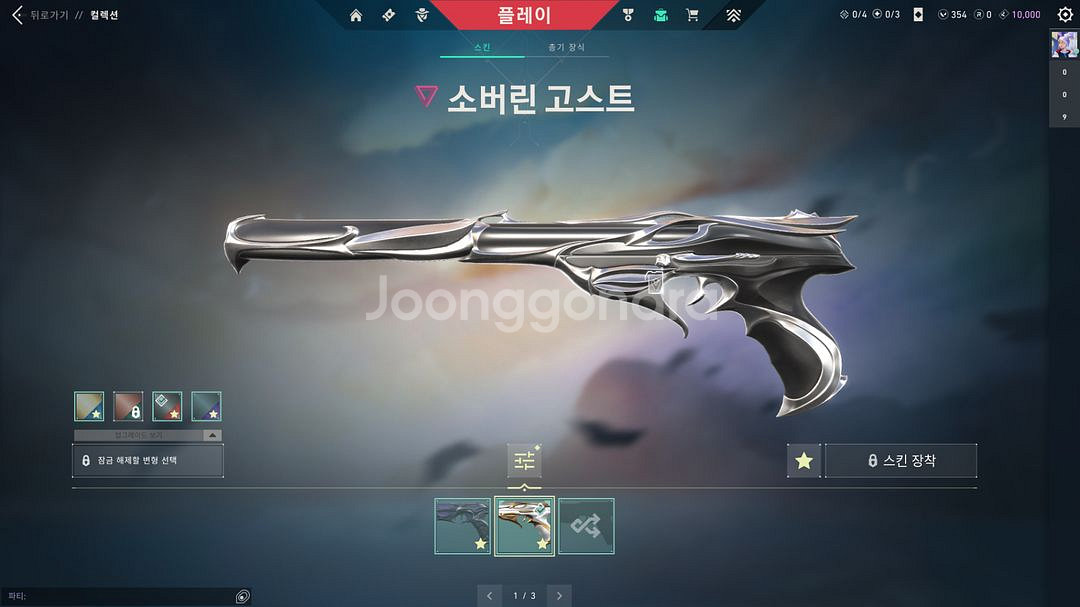Choose the gold and blue variant swatch
Viewport: 1080px width, 607px height.
[x=89, y=406]
